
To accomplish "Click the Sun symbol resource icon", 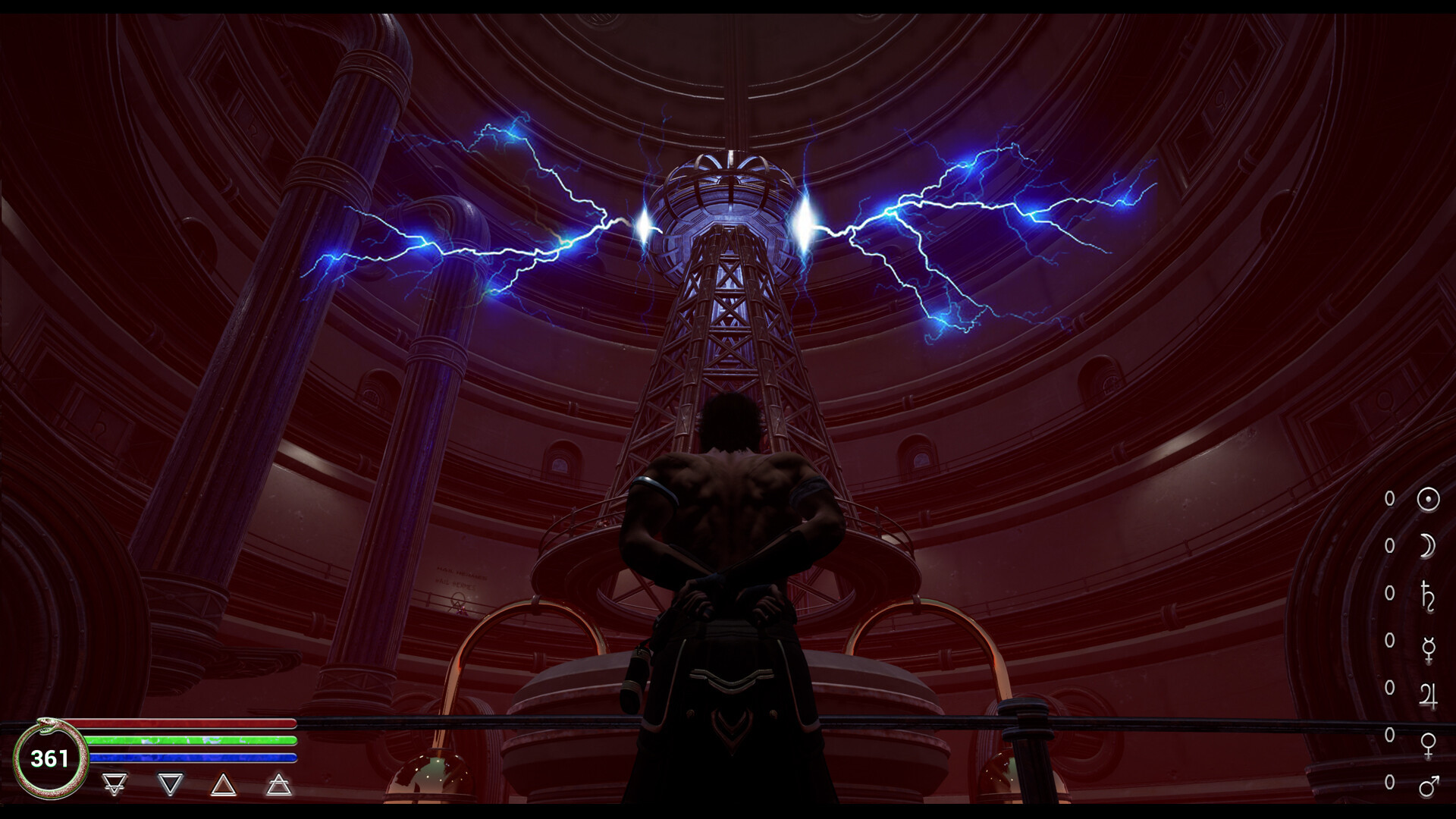I will [x=1428, y=499].
